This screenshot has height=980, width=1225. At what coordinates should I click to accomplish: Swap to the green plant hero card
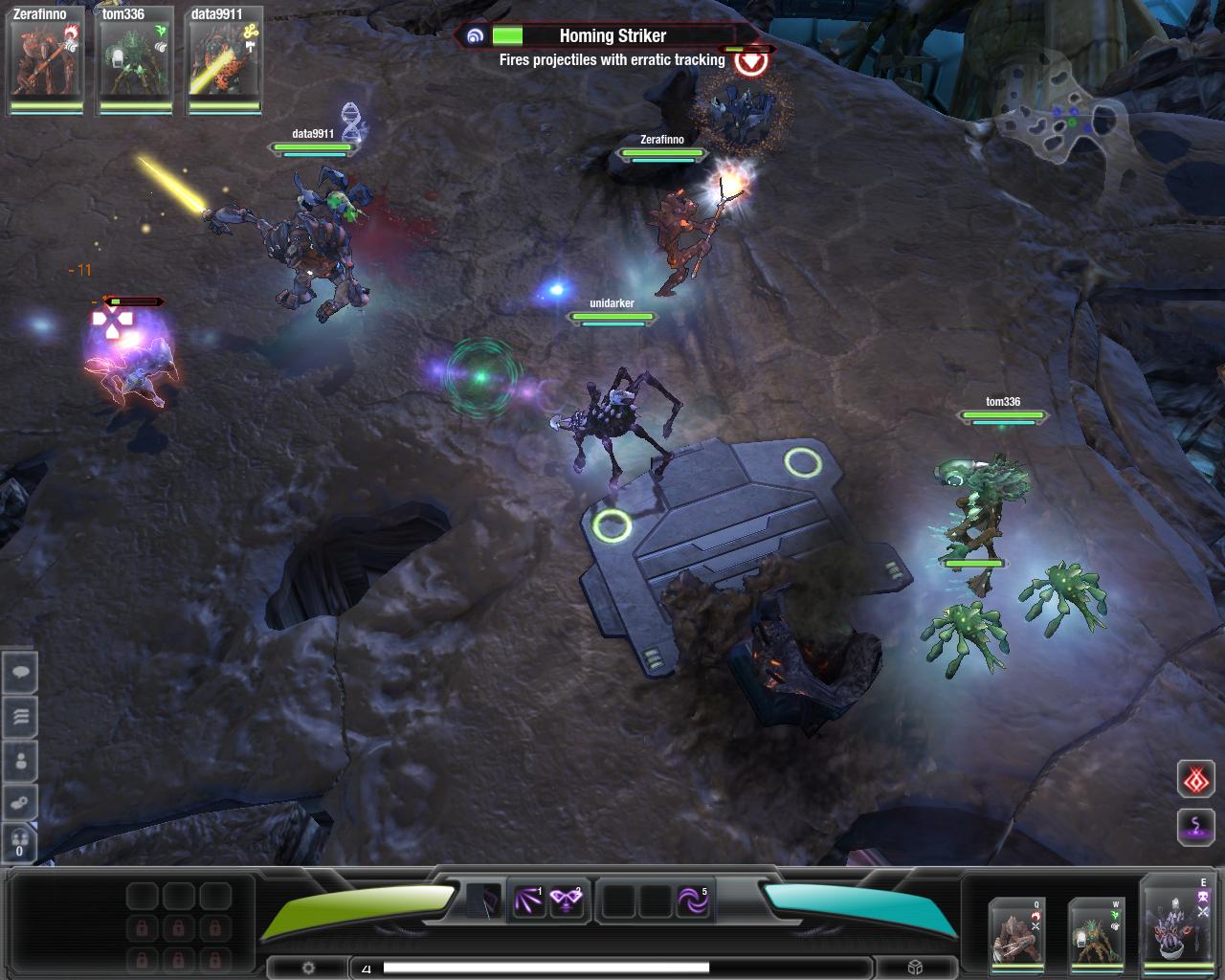coord(1096,931)
